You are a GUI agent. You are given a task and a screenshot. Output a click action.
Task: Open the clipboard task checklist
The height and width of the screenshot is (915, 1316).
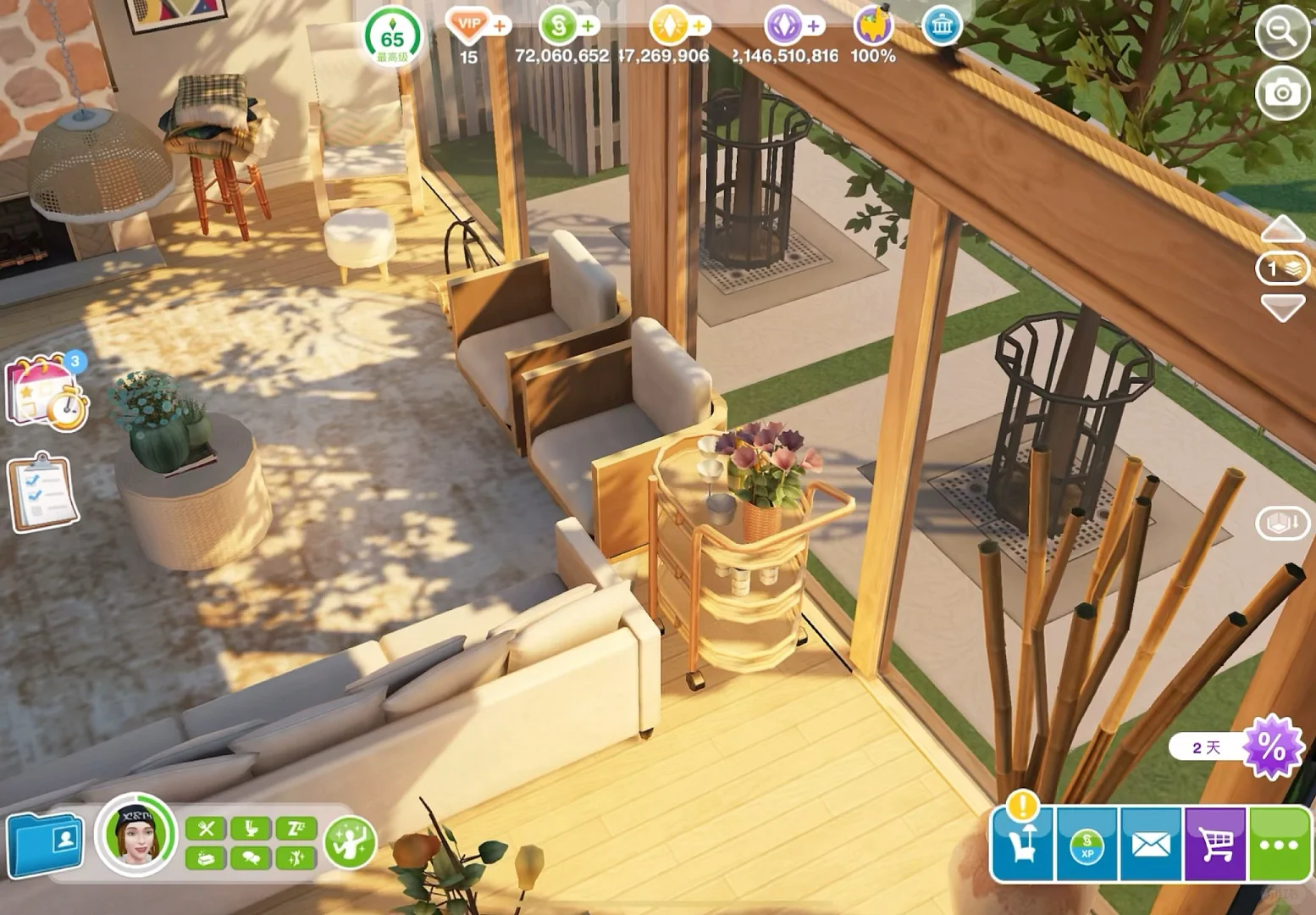[x=43, y=493]
